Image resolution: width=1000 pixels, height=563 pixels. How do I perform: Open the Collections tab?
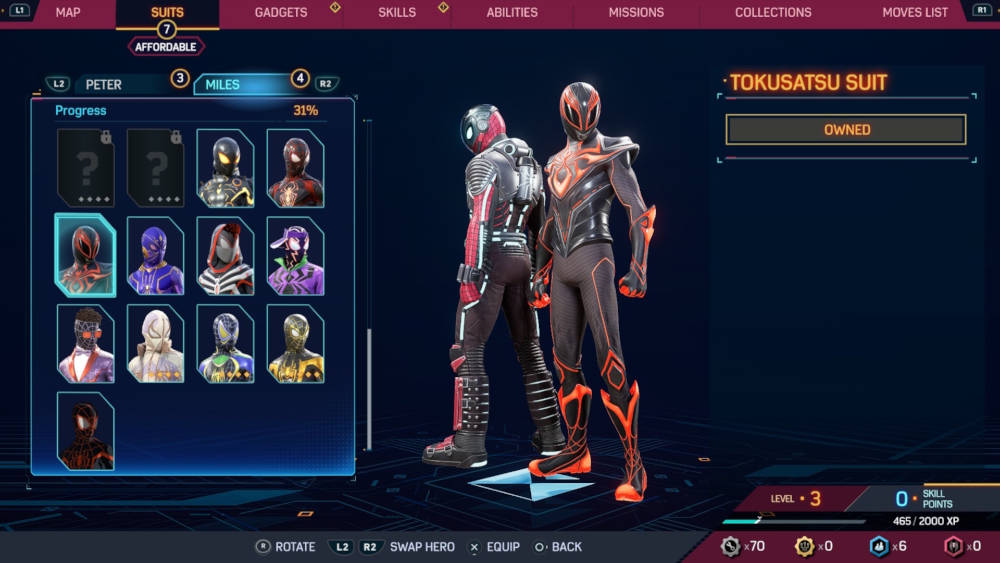(773, 13)
